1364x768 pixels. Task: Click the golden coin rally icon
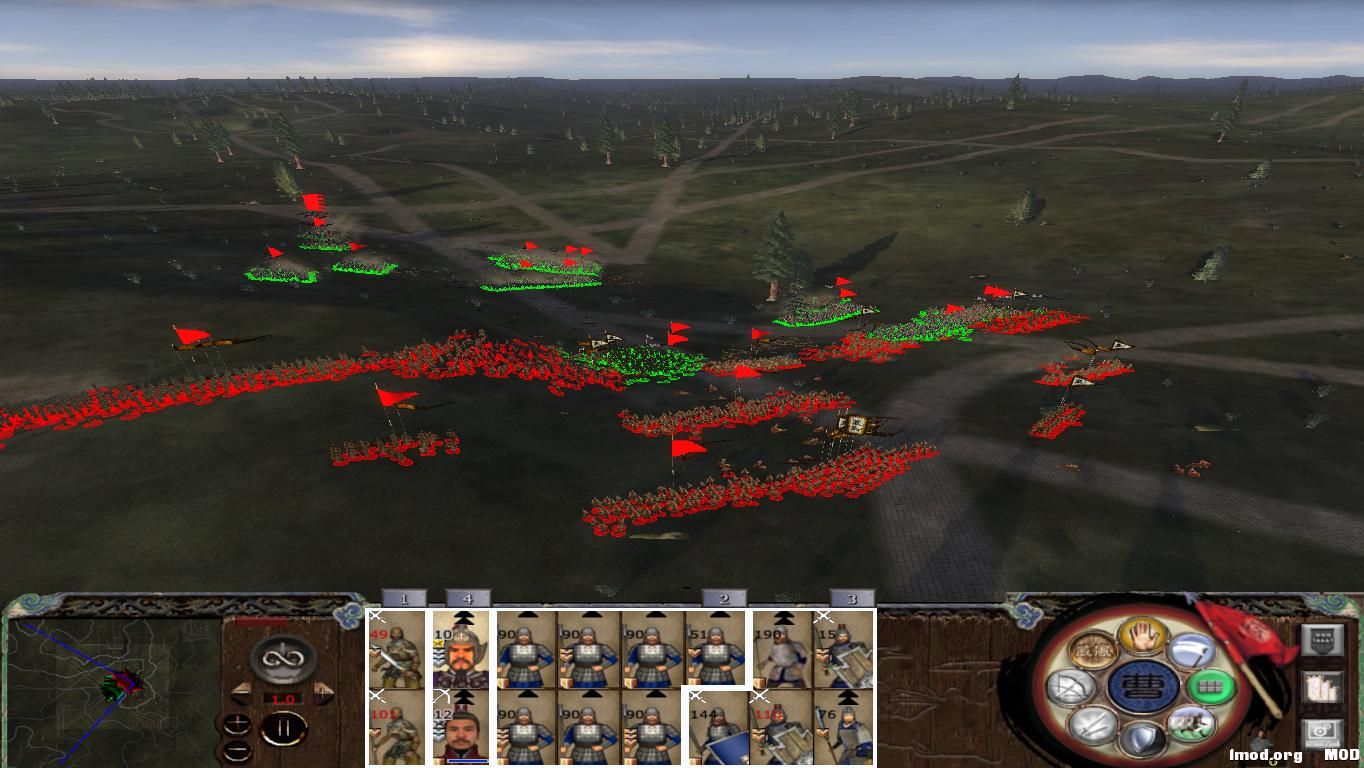pos(1092,650)
